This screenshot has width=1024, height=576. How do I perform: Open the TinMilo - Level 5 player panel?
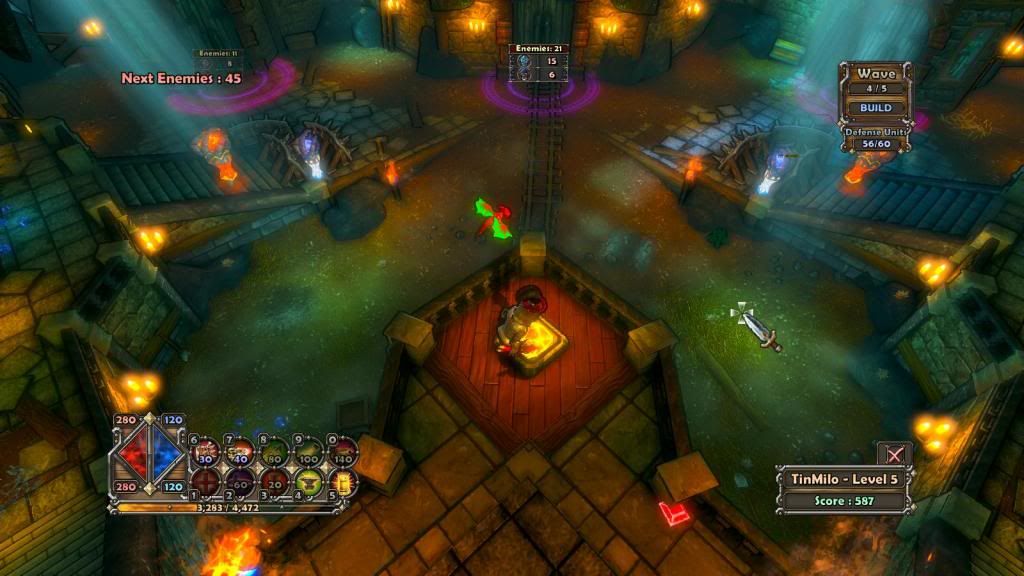click(x=845, y=479)
